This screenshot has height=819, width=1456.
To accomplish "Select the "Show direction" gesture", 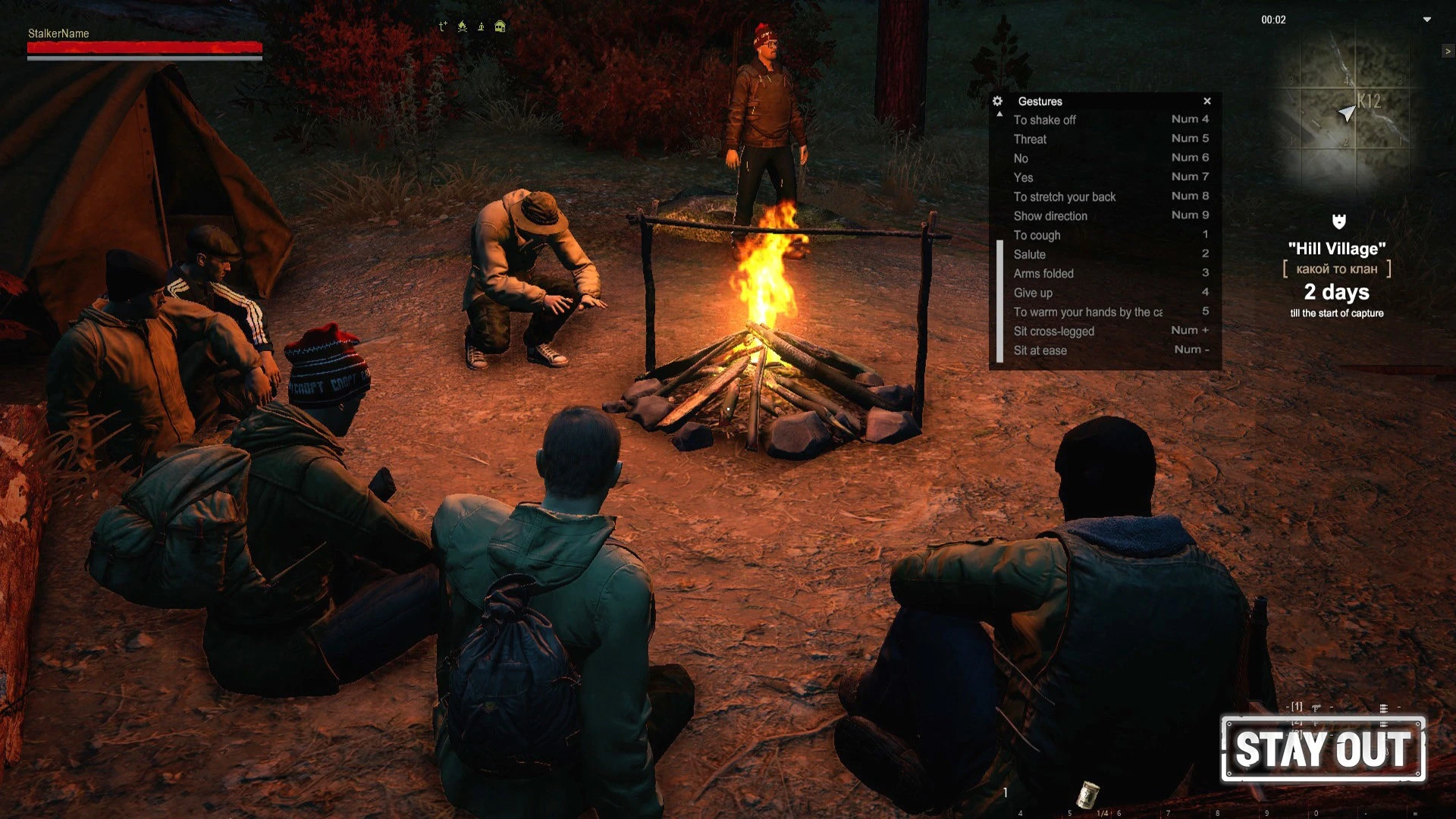I will 1050,216.
